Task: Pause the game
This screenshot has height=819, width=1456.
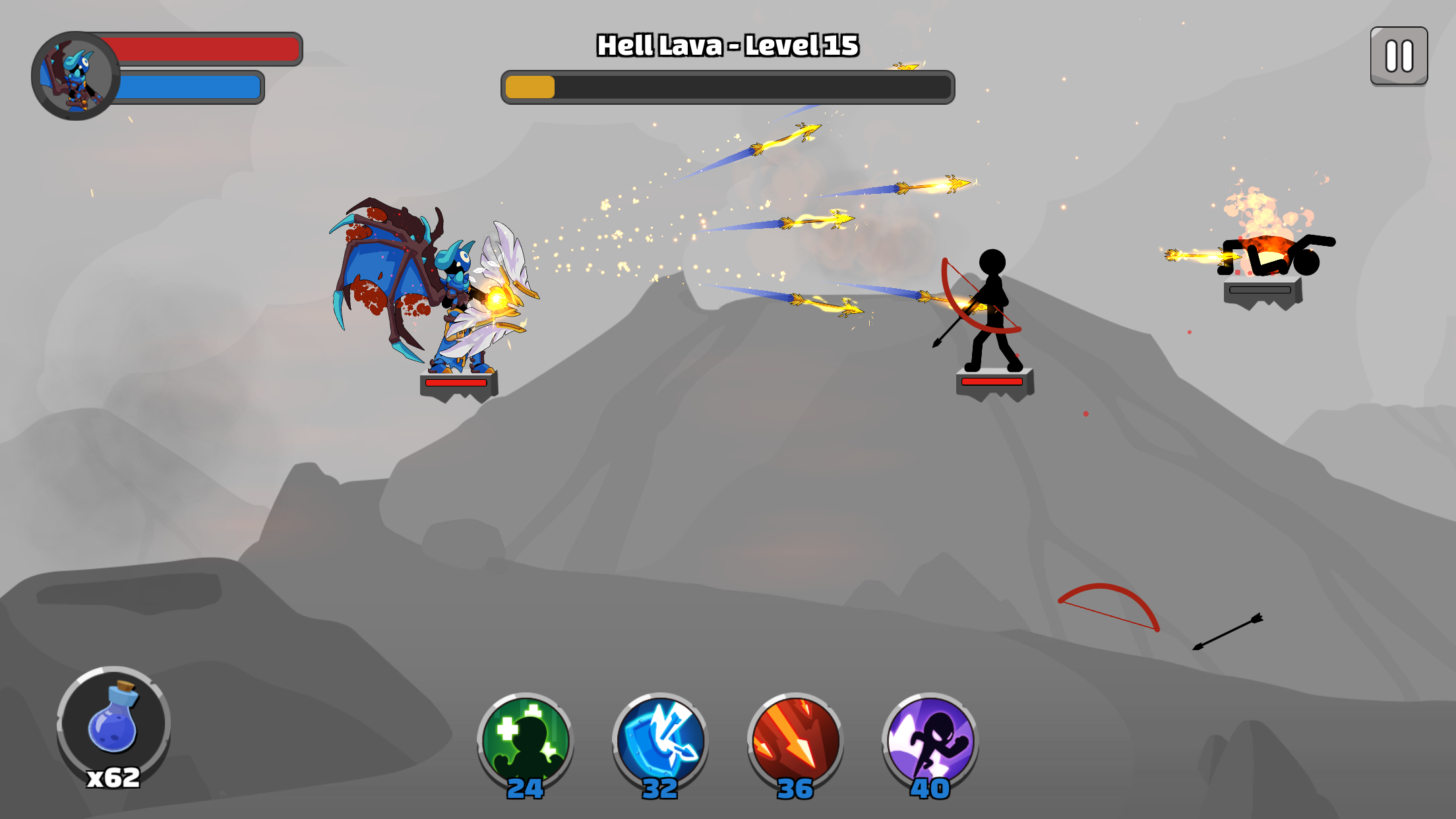Action: click(1399, 56)
